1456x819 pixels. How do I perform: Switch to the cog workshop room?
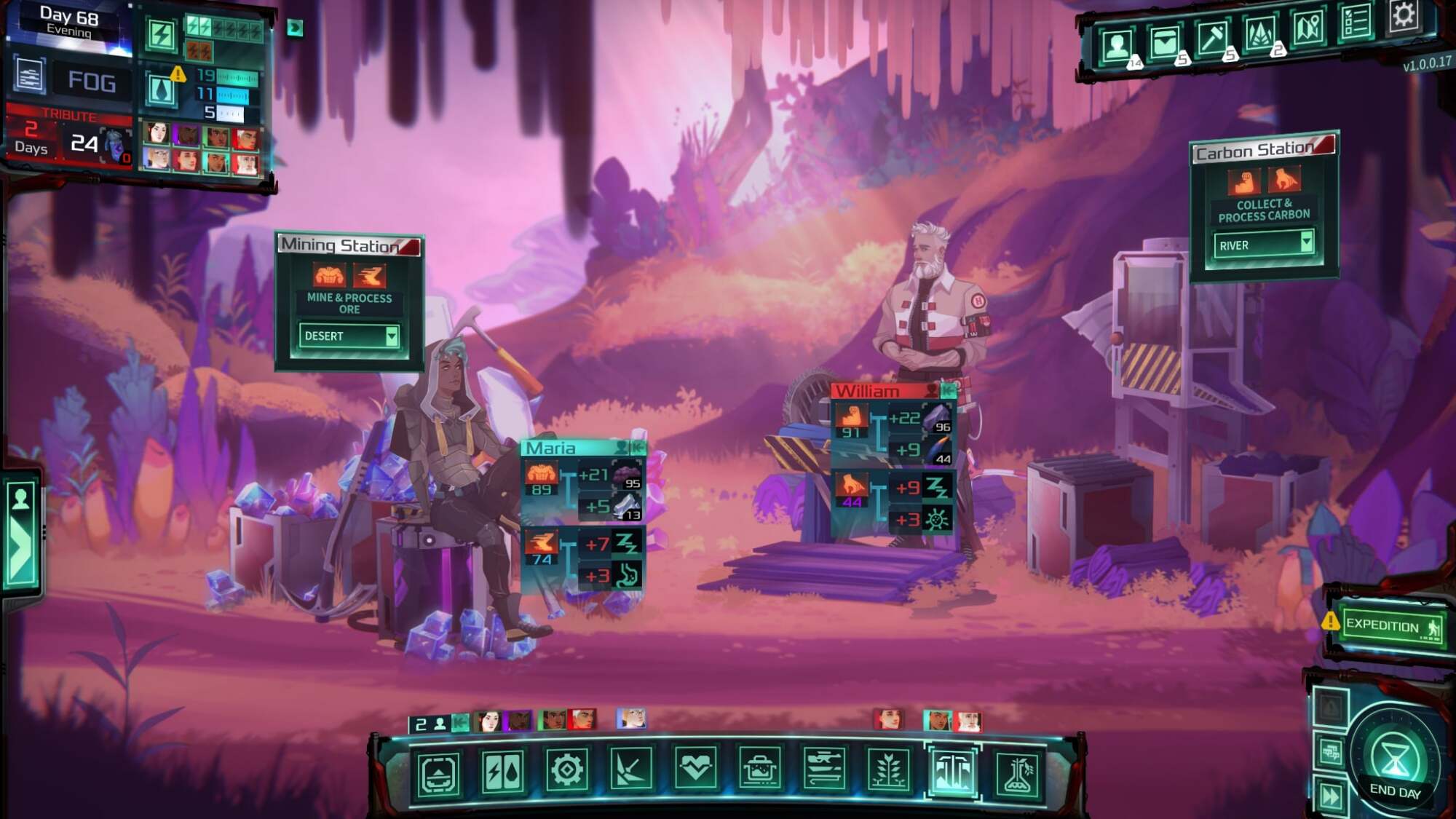[x=567, y=770]
